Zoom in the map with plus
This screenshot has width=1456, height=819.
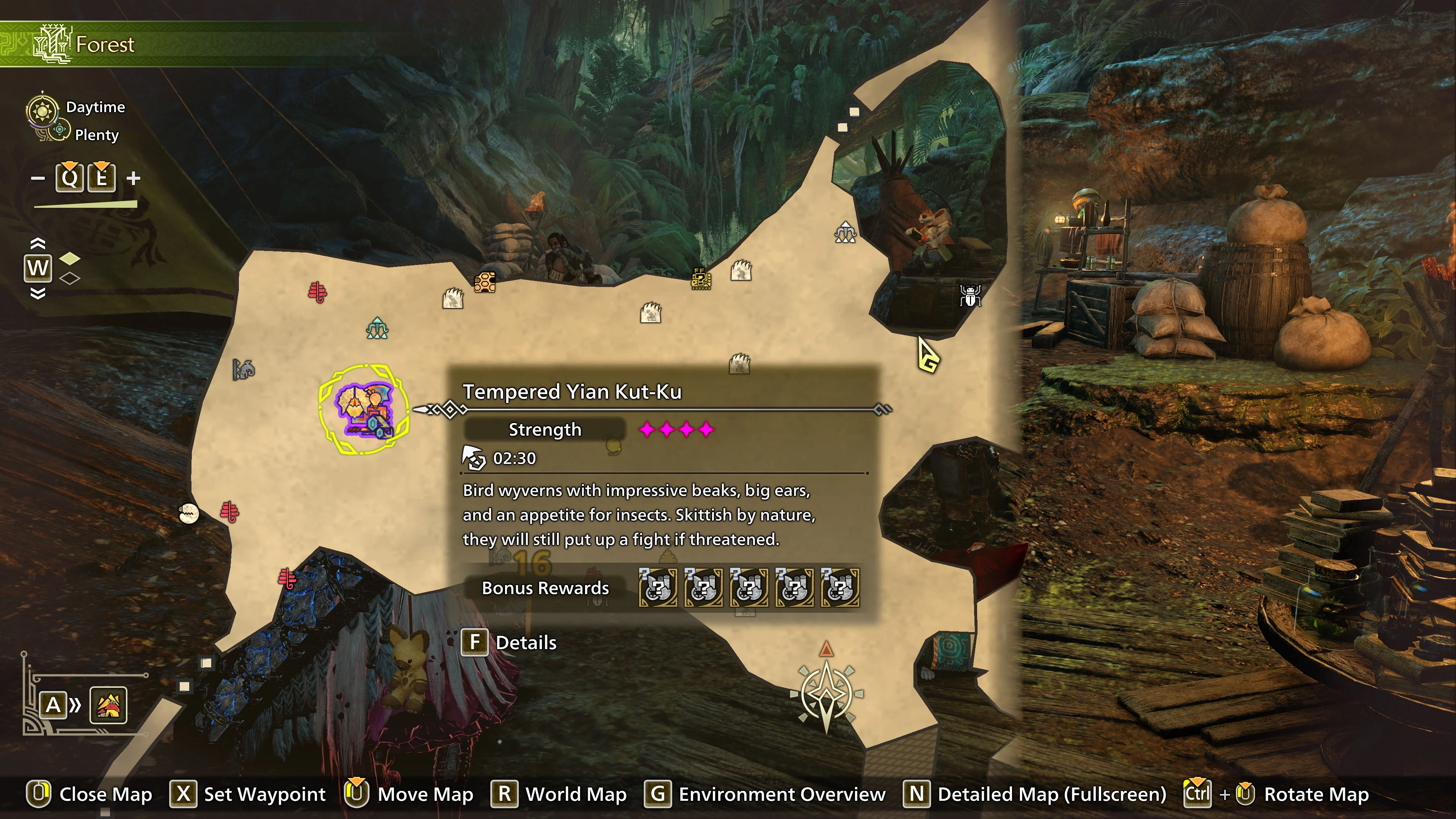click(x=133, y=179)
